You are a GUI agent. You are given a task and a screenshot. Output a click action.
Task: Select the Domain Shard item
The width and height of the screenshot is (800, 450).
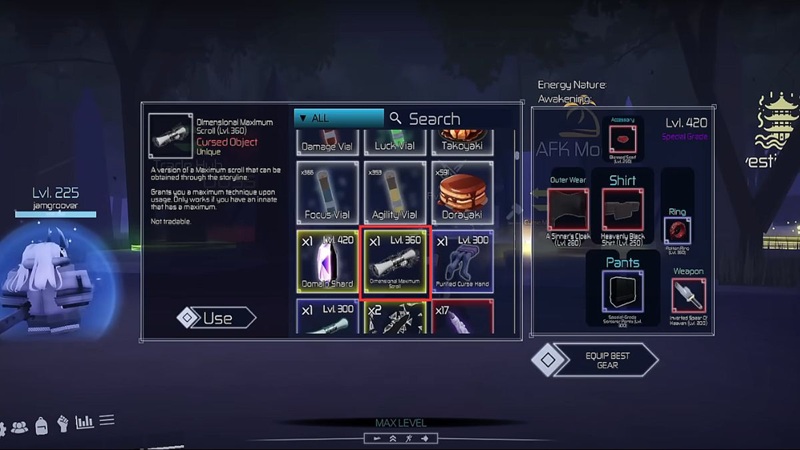pos(329,262)
